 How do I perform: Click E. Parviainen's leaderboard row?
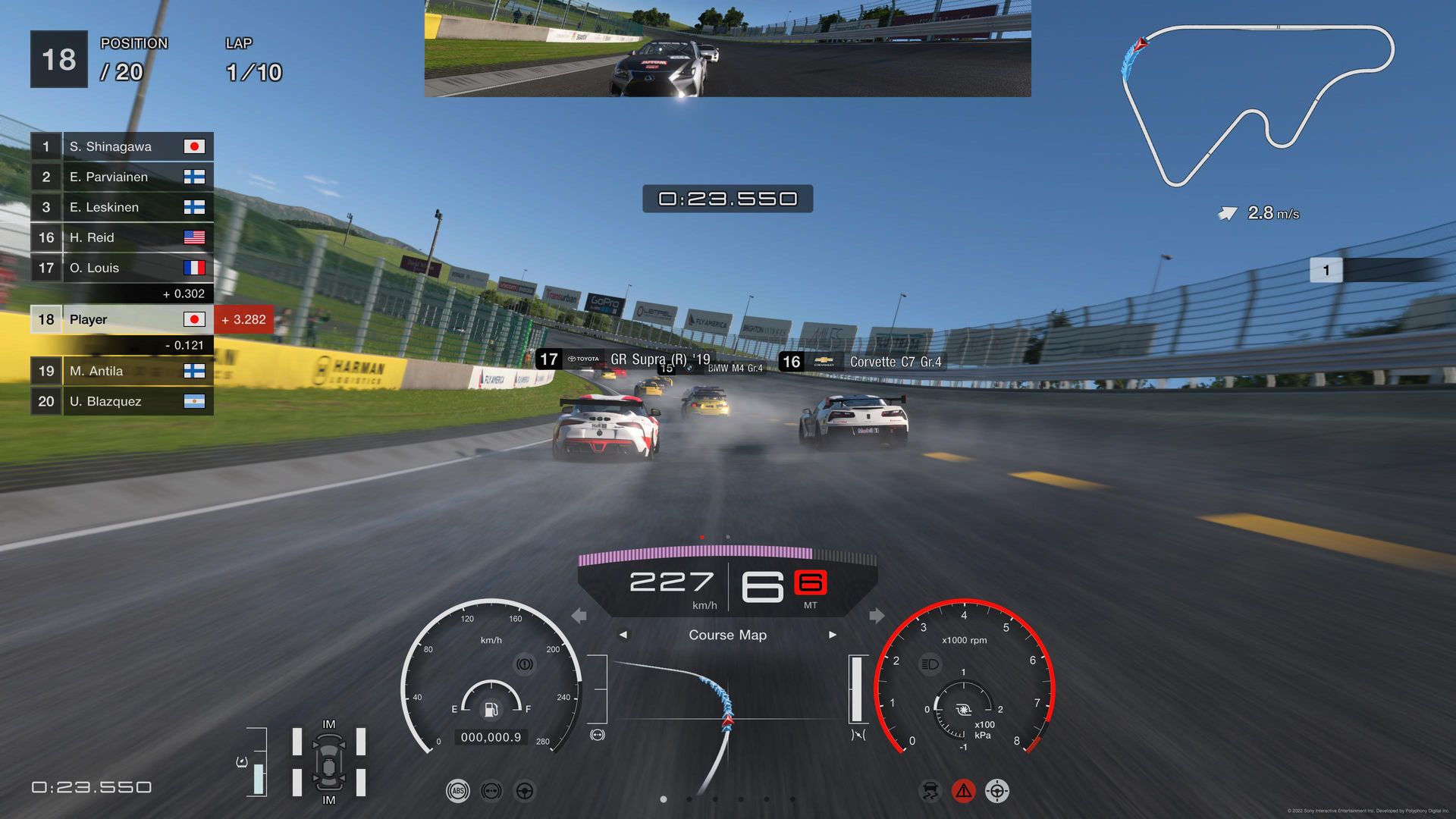(x=121, y=177)
